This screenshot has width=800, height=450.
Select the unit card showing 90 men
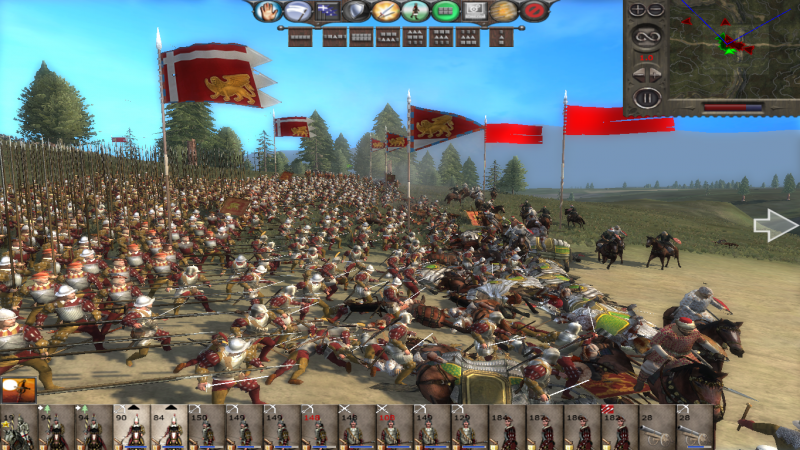(x=130, y=428)
